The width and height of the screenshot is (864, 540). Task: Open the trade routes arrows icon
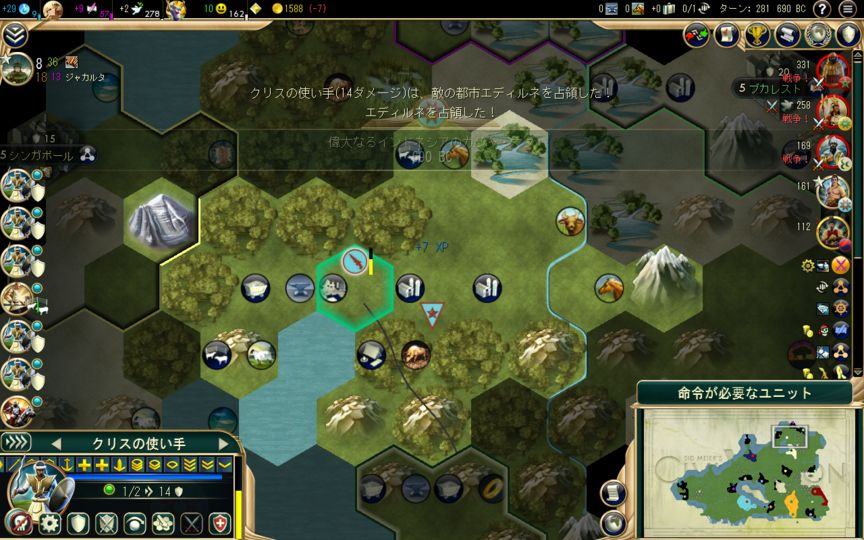click(x=697, y=36)
